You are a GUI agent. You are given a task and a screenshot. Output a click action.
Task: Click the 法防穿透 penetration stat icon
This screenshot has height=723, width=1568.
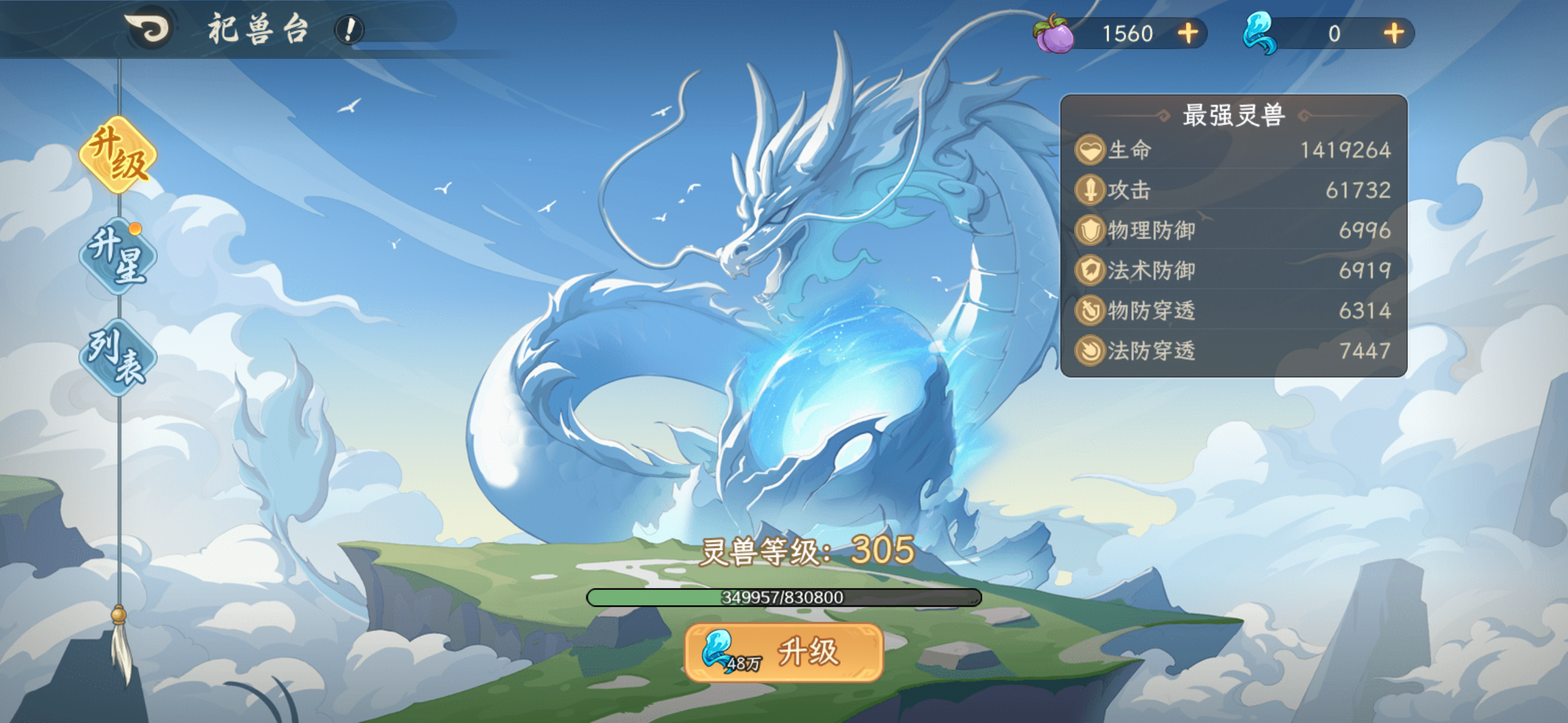tap(1090, 350)
